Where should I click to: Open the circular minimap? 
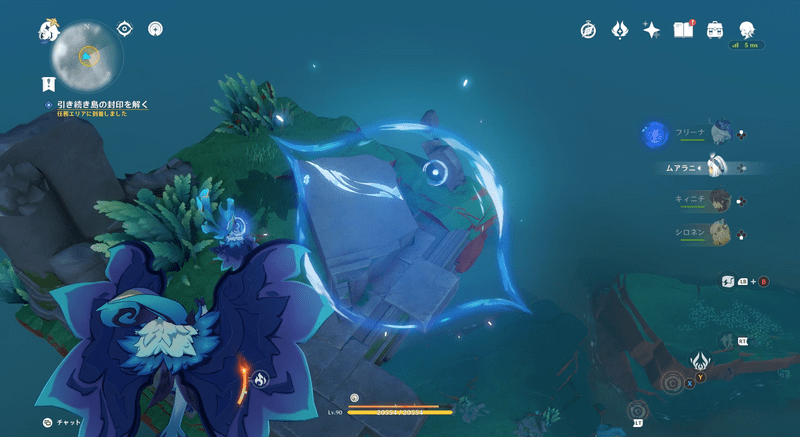[88, 54]
